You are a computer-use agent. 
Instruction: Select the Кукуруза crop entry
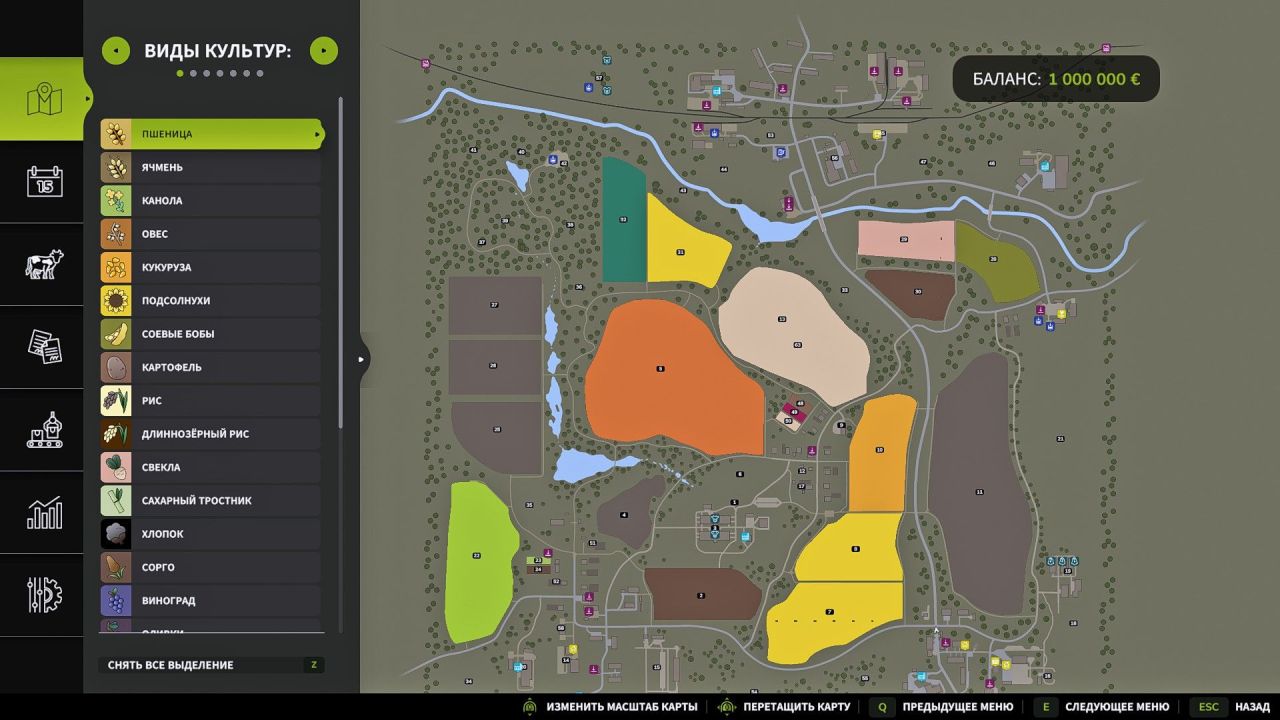point(211,267)
